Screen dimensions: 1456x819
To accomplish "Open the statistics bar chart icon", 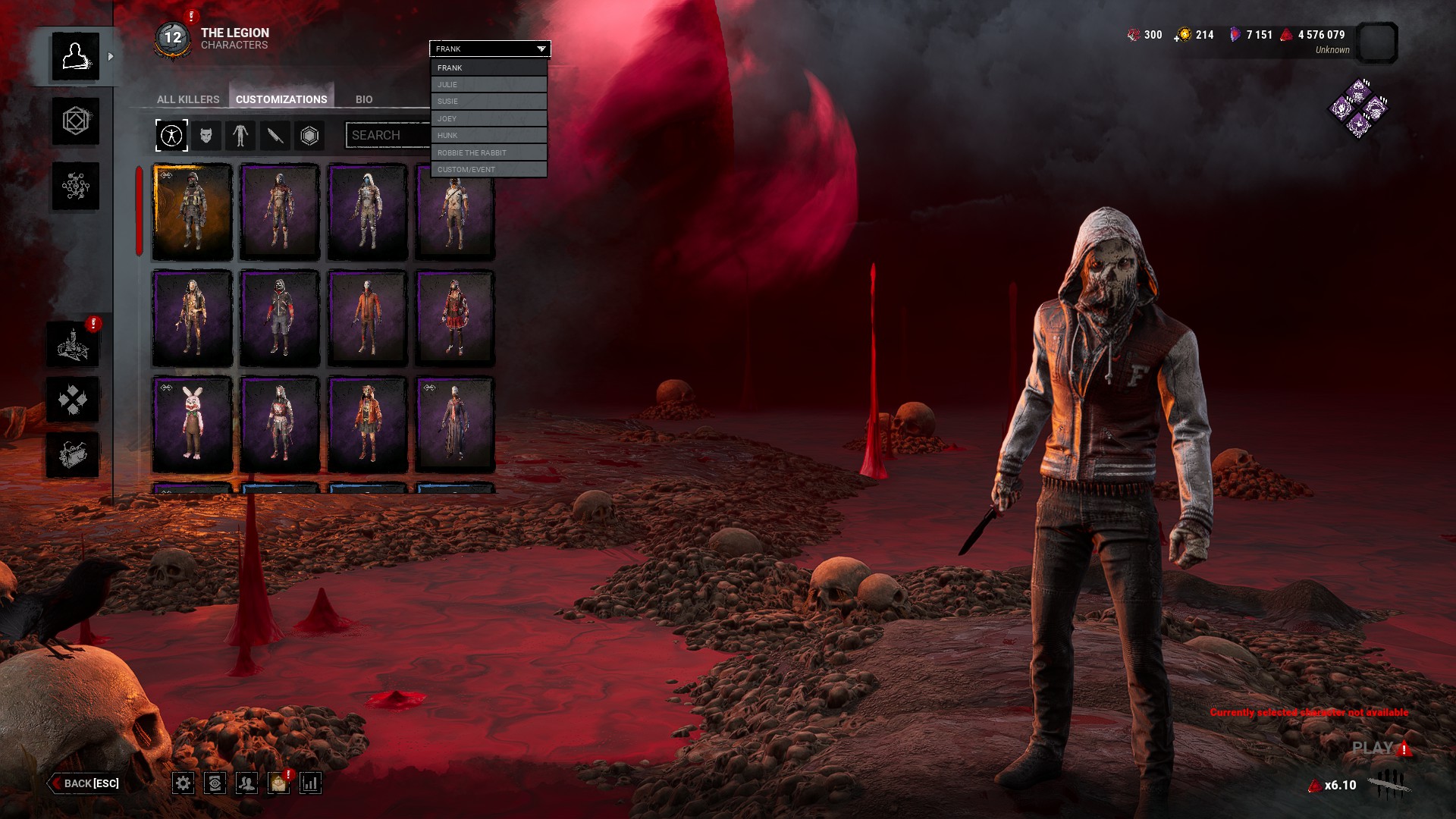I will pos(311,783).
